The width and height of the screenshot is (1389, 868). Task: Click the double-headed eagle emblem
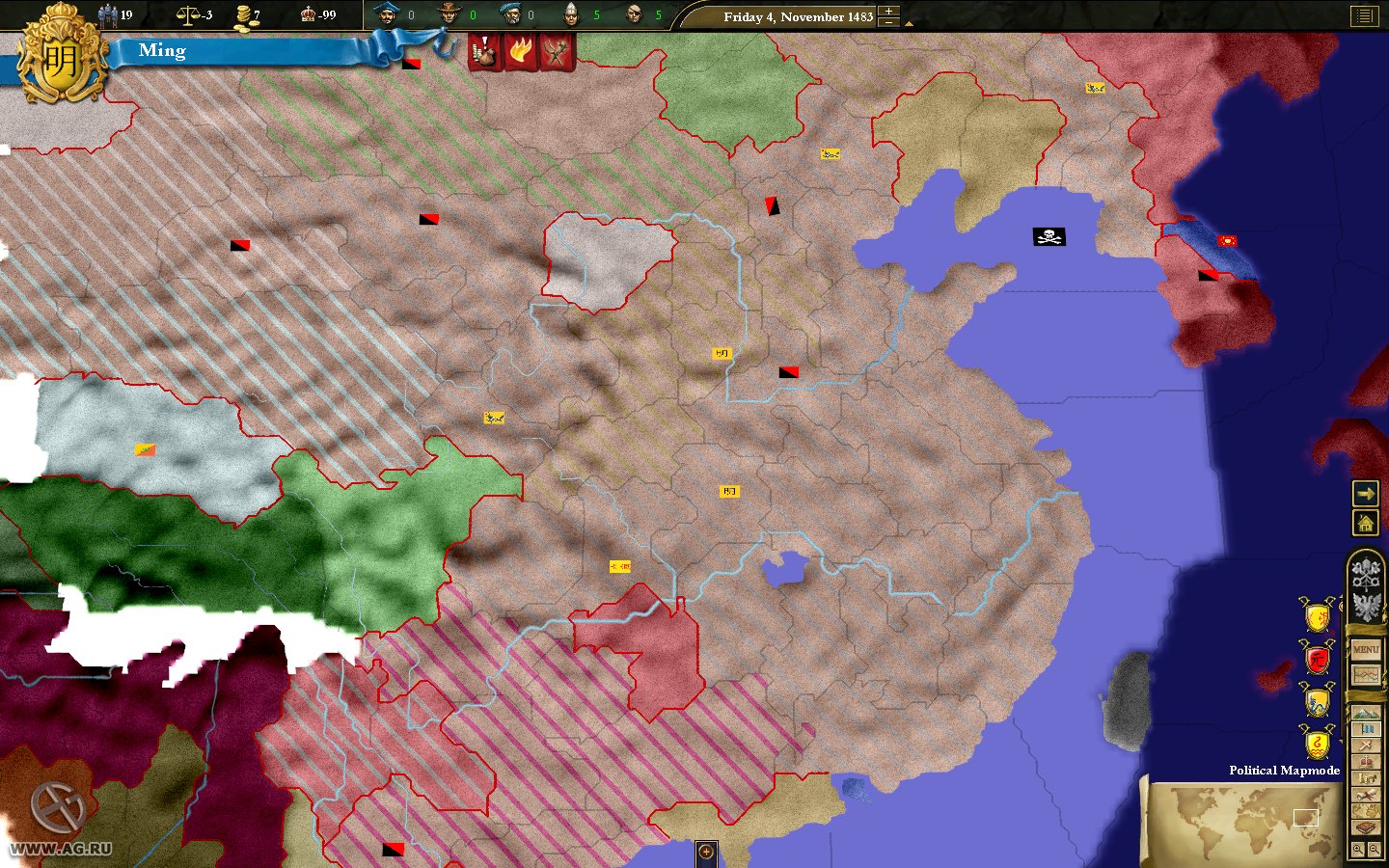click(x=1364, y=606)
